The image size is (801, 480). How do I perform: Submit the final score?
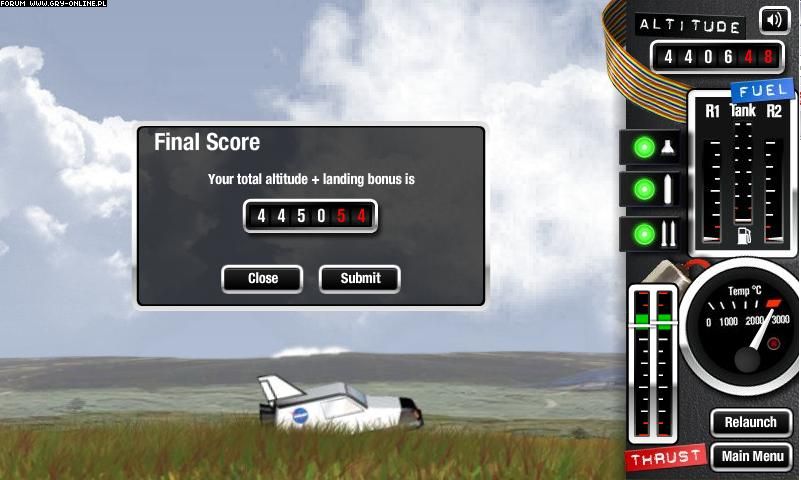tap(360, 278)
